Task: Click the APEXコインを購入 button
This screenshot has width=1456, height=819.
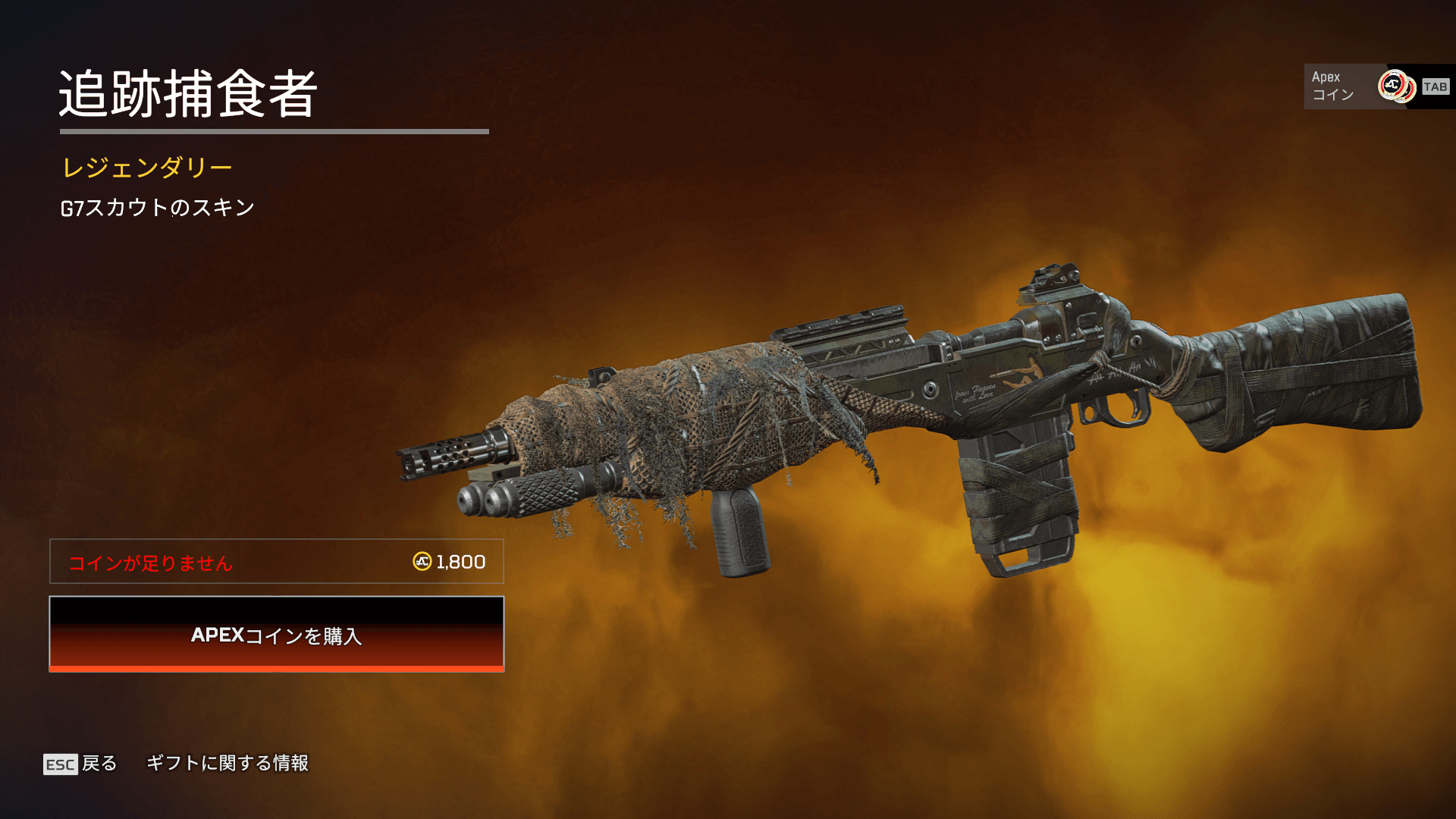Action: tap(276, 634)
